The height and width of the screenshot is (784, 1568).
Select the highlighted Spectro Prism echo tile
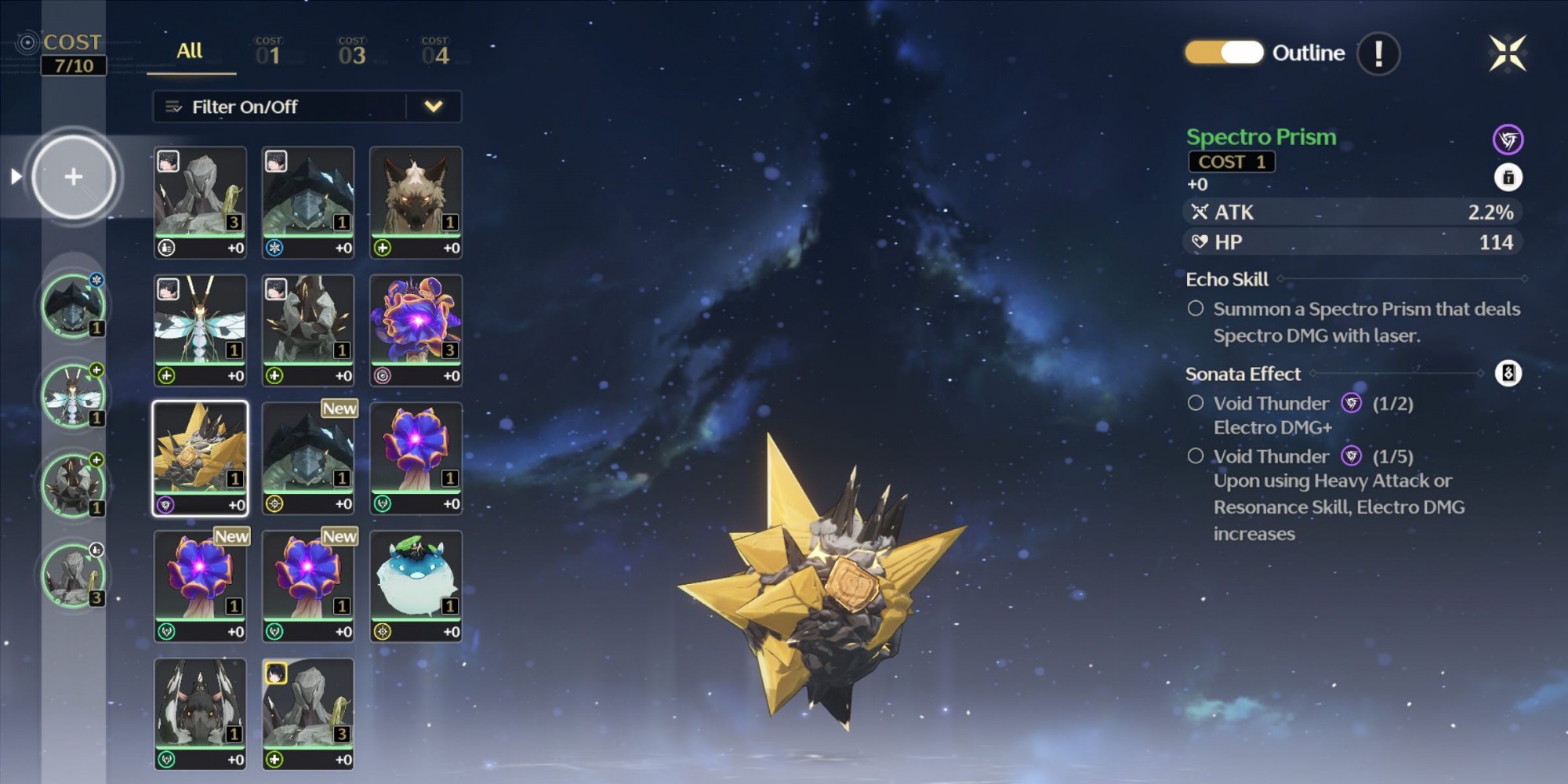click(x=200, y=458)
